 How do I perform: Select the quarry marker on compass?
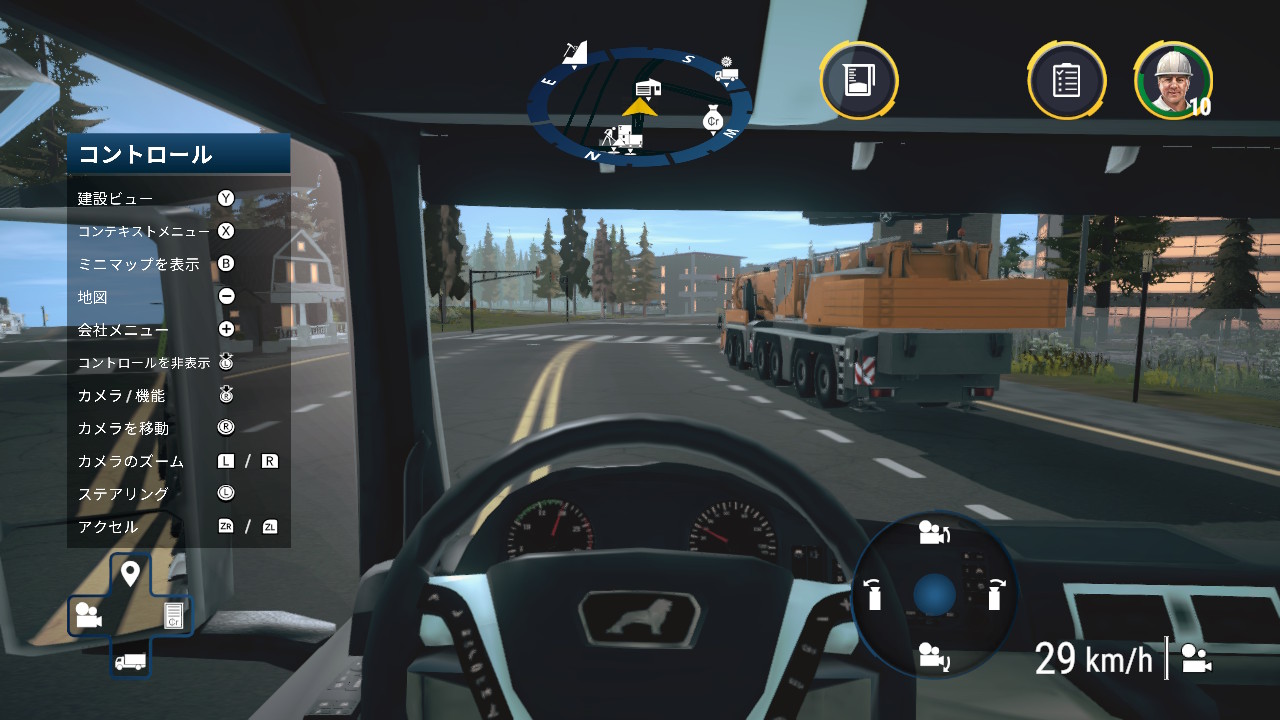point(574,53)
